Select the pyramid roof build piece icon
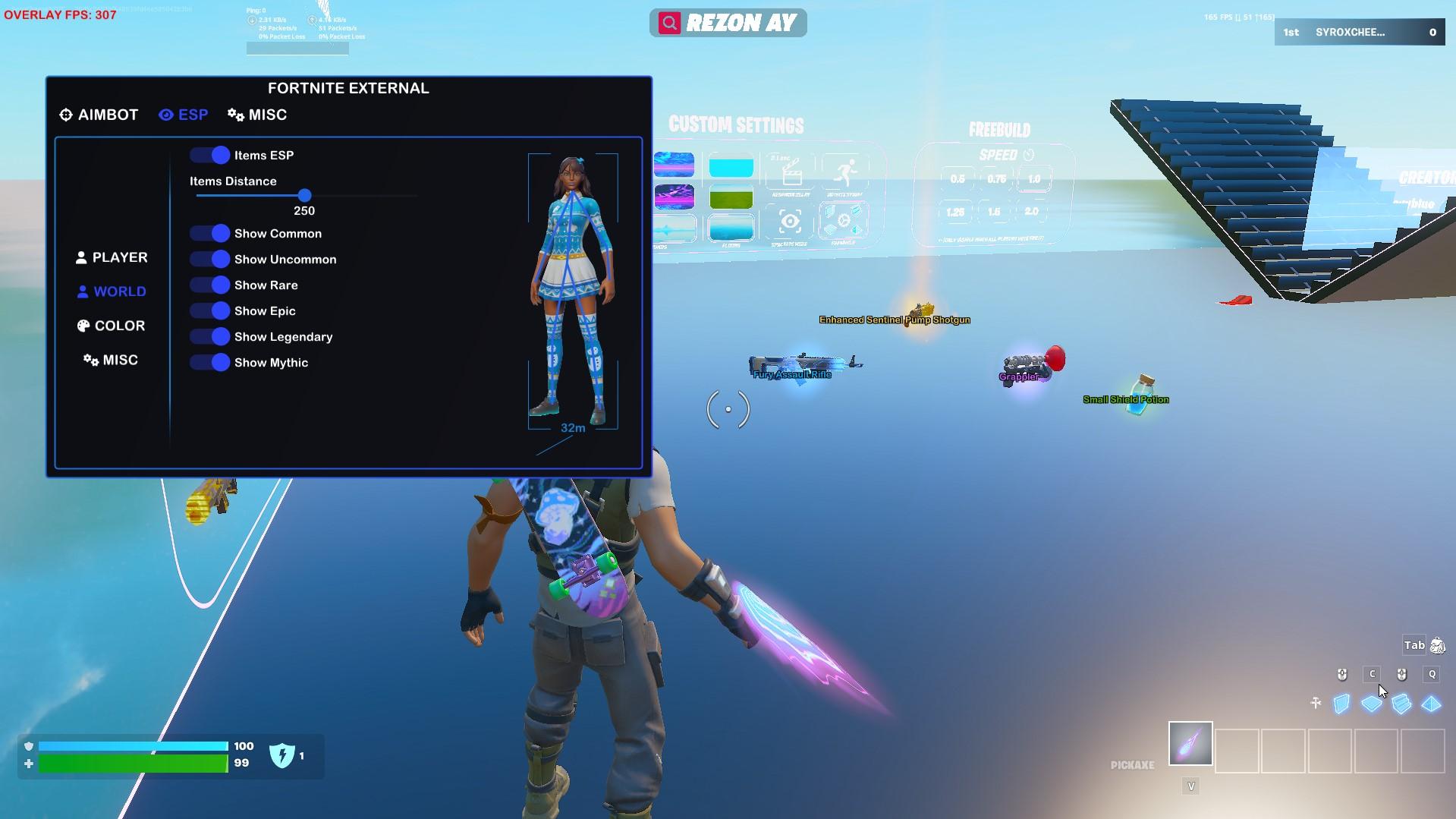Viewport: 1456px width, 819px height. 1431,703
